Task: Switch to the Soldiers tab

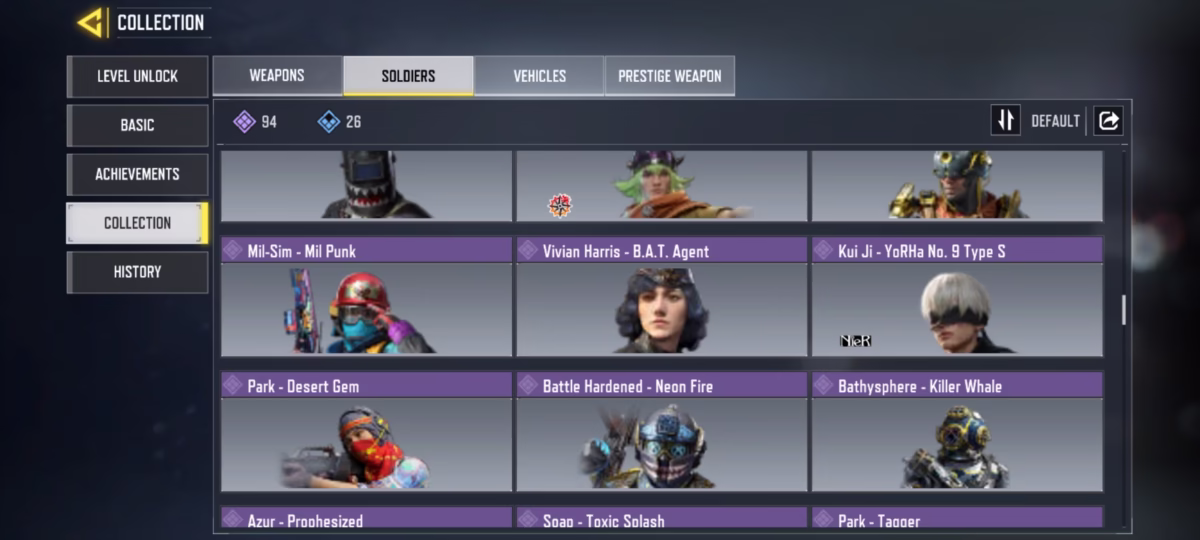Action: [408, 76]
